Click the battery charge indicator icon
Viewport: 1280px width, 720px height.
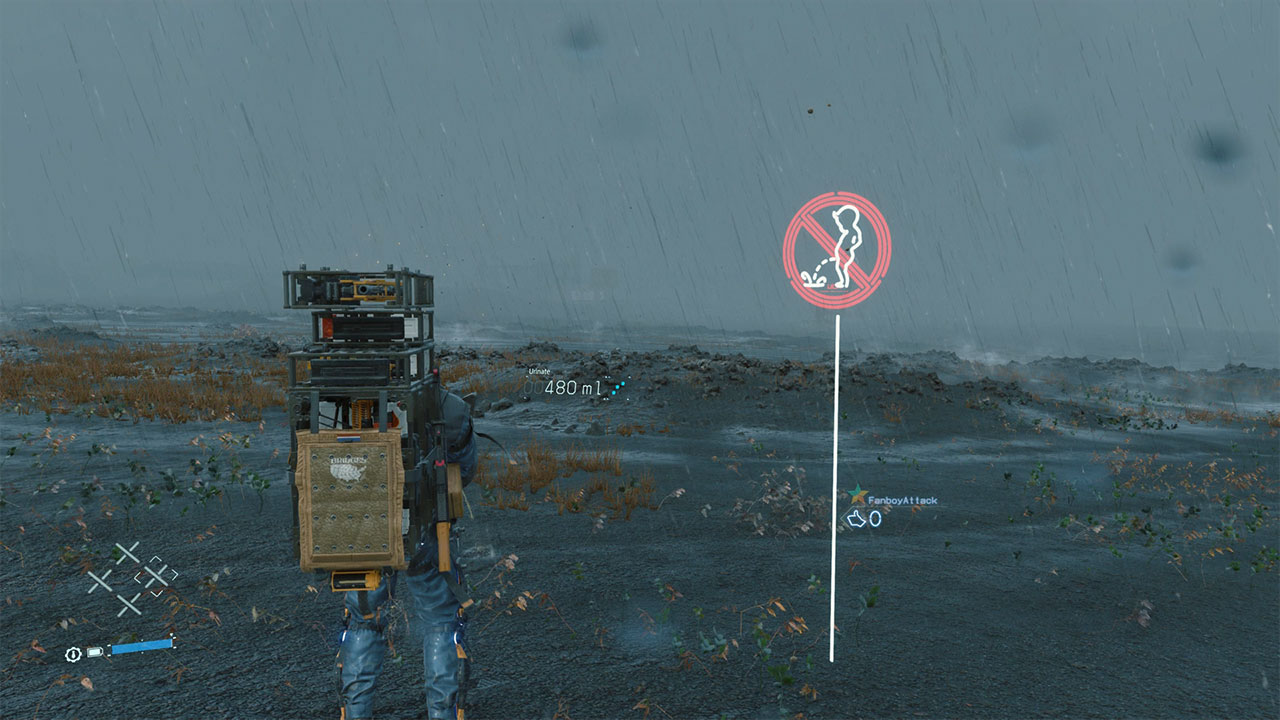(95, 652)
